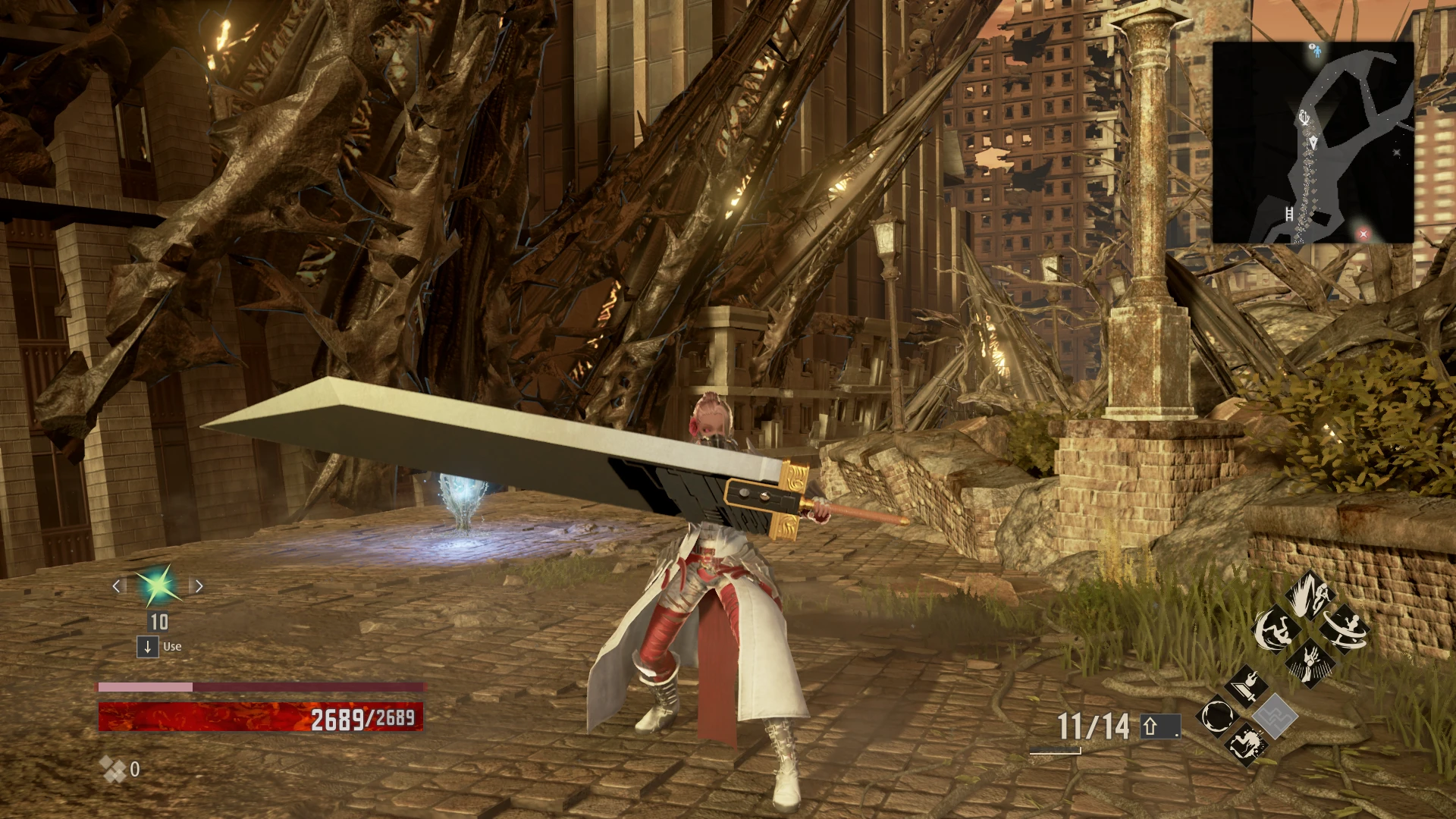The image size is (1456, 819).
Task: Click the blue NPC marker on minimap
Action: click(x=1316, y=51)
